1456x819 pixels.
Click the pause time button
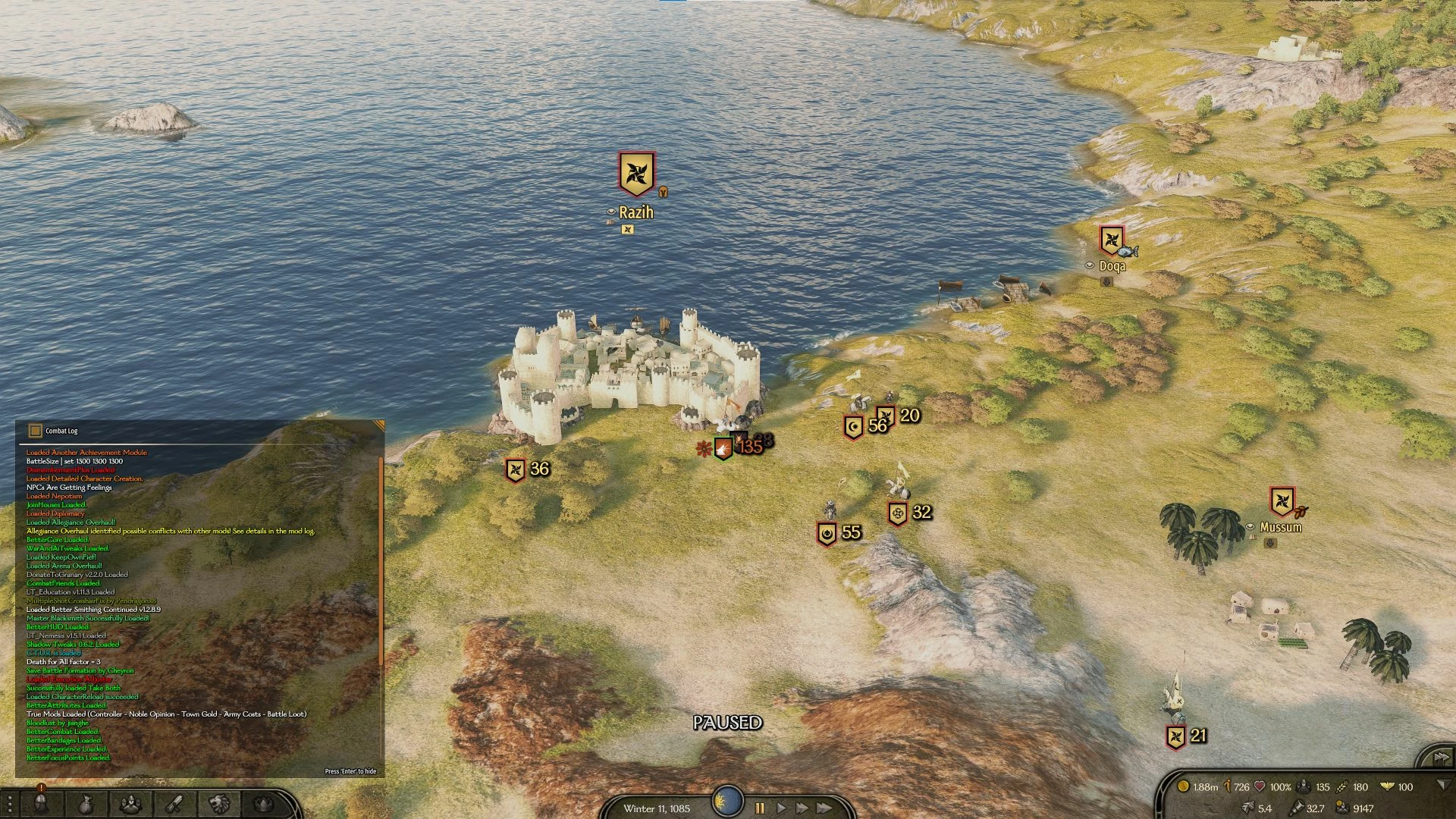click(760, 808)
